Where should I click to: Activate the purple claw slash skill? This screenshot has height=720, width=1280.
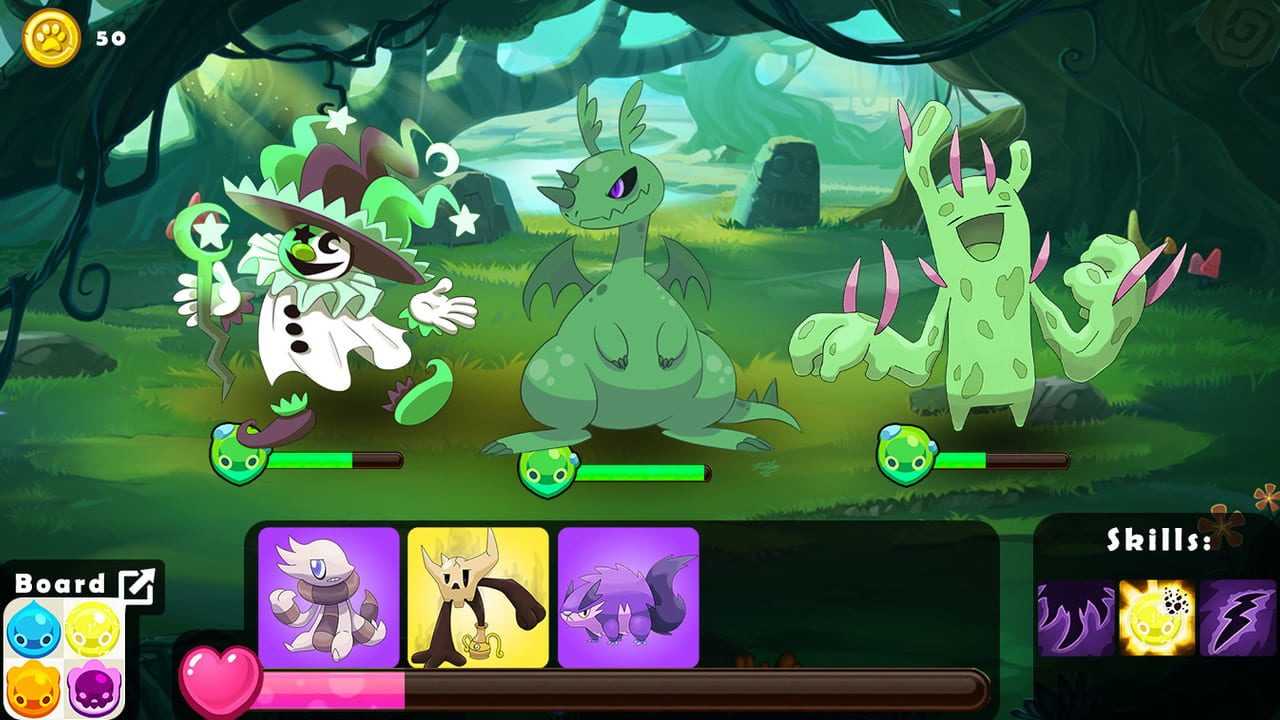pos(1076,618)
